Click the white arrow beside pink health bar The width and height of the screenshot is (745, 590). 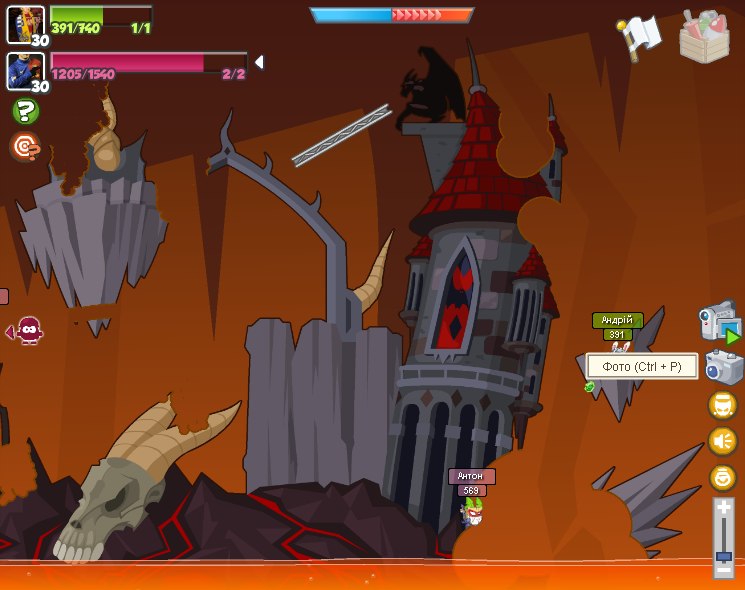(259, 62)
